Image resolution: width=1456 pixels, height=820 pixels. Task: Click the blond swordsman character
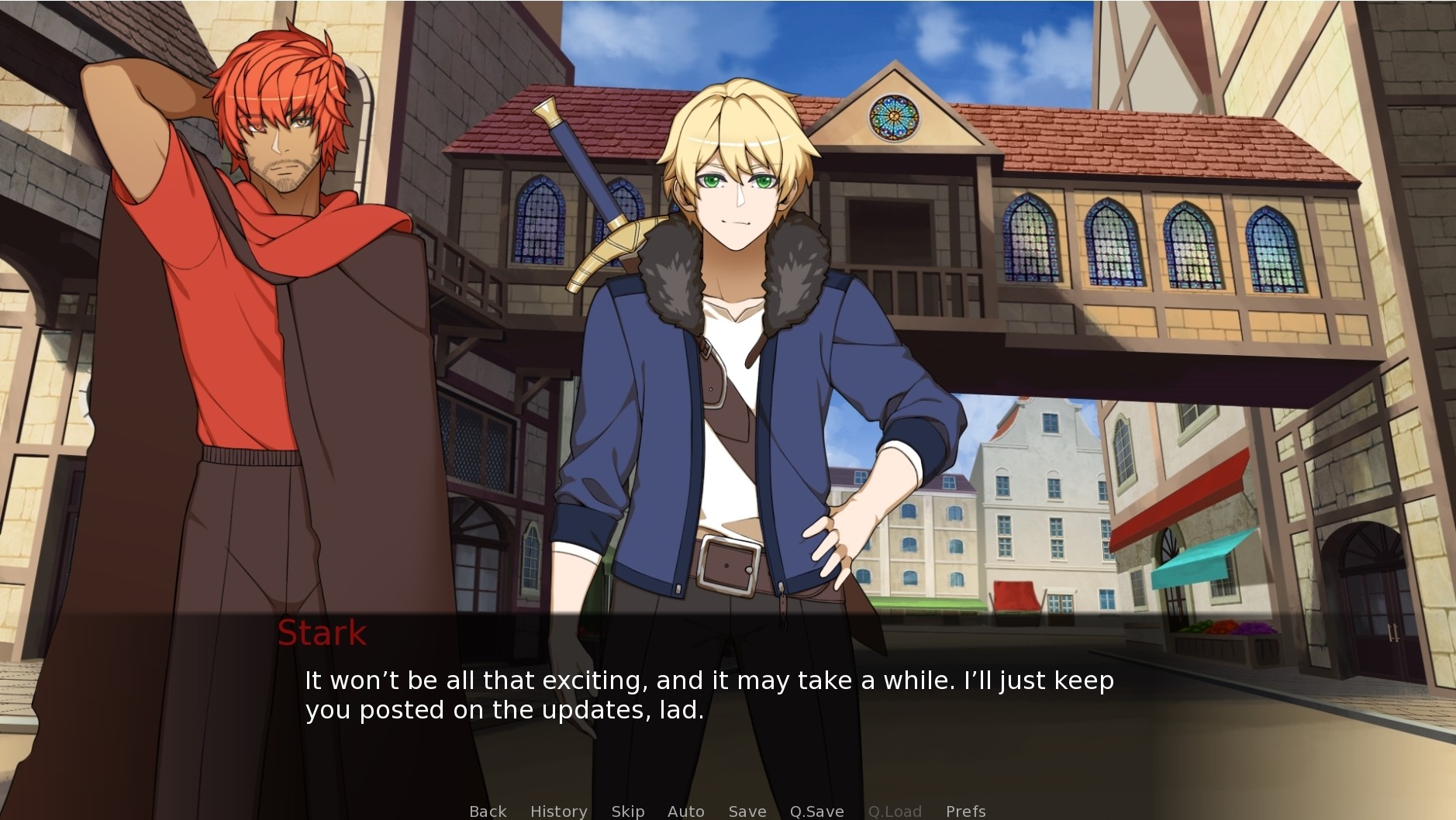click(x=737, y=349)
